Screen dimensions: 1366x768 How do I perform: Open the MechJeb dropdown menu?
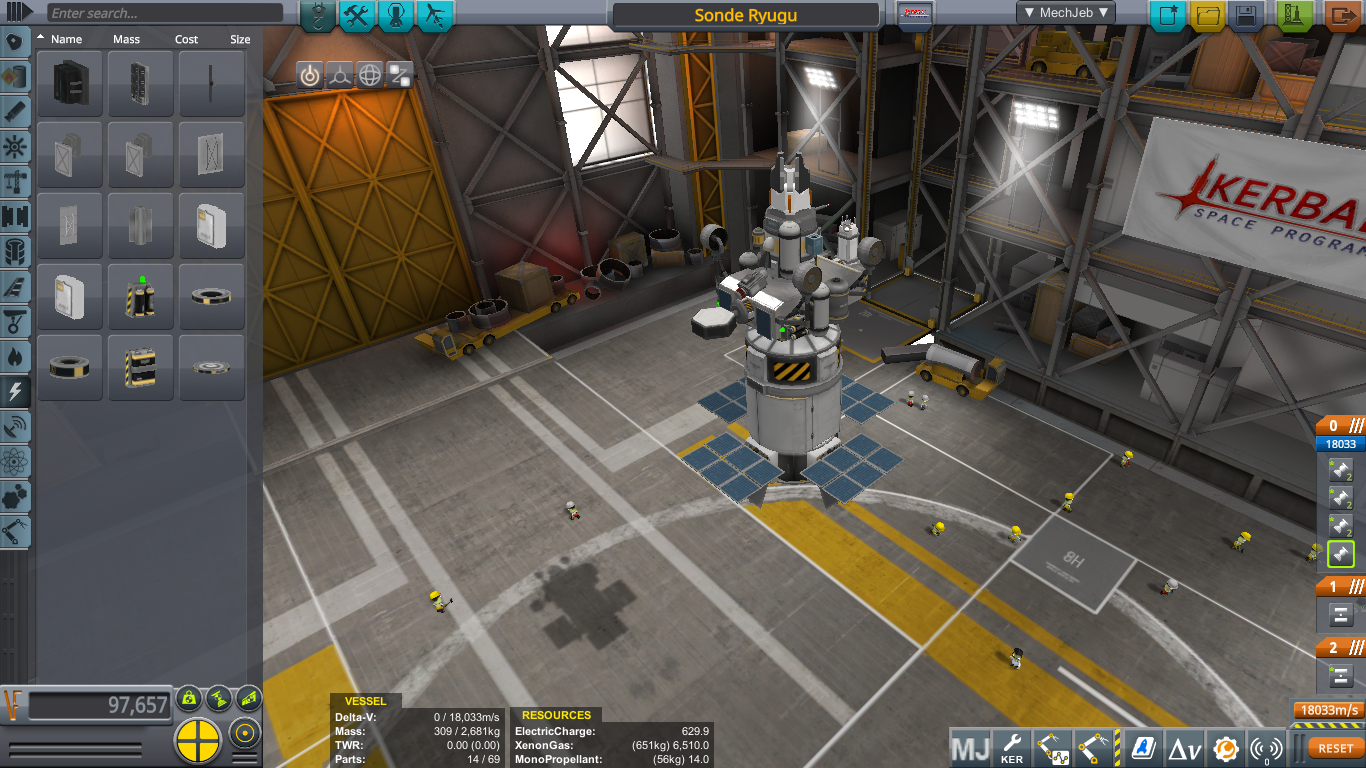coord(1065,13)
